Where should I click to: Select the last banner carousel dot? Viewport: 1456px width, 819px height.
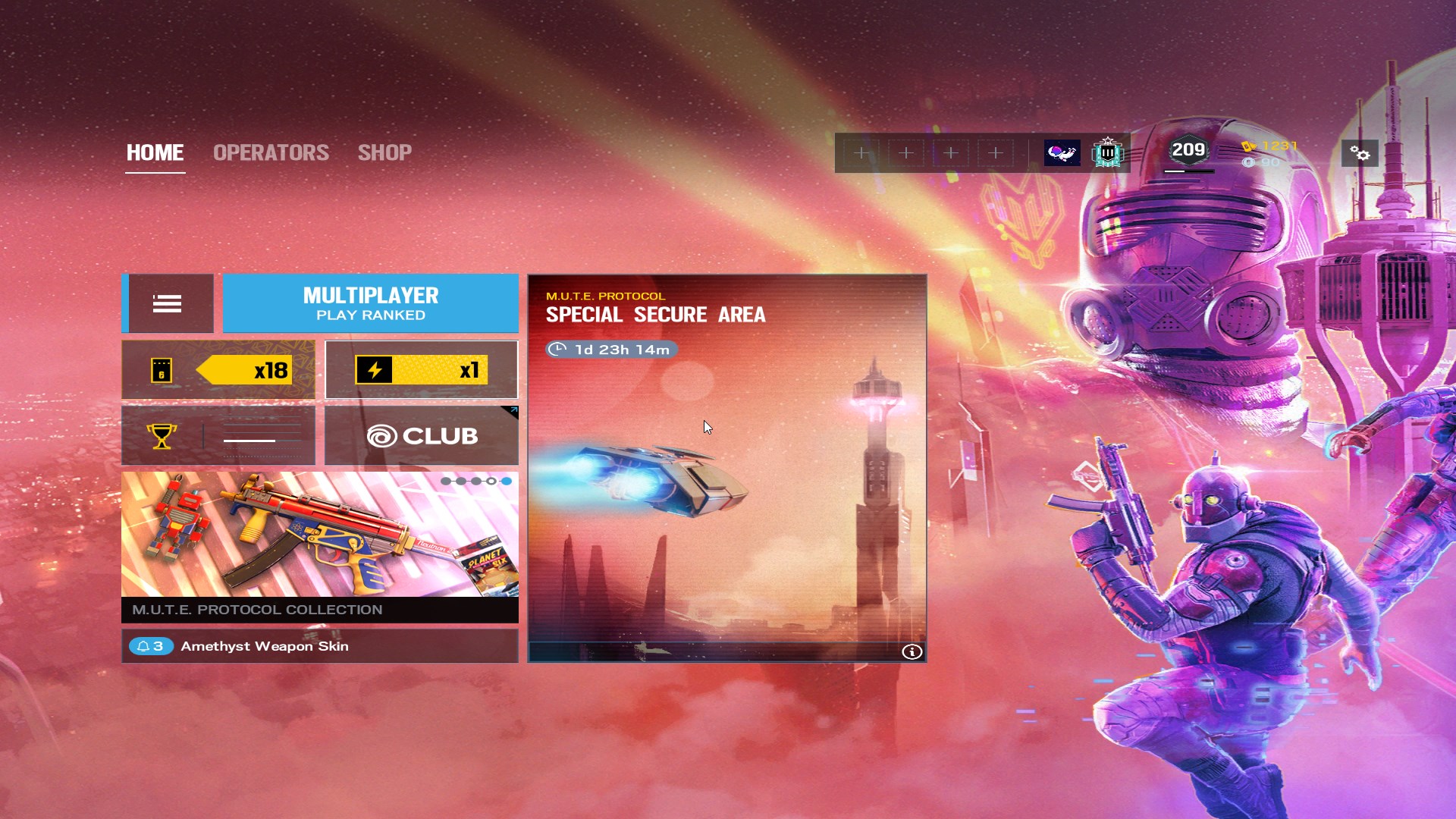[507, 481]
